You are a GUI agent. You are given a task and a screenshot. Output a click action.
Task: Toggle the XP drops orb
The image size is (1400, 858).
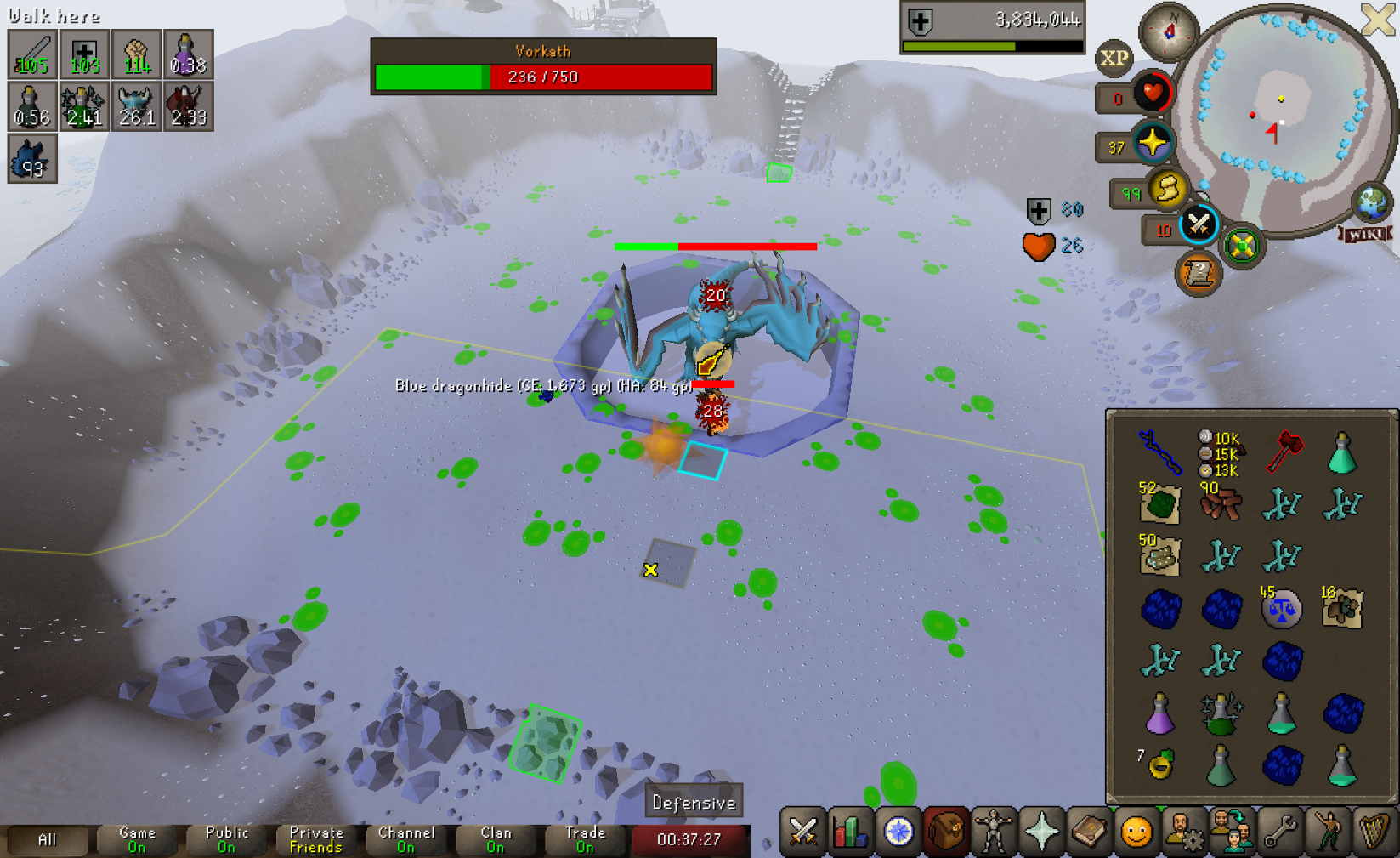tap(1114, 58)
